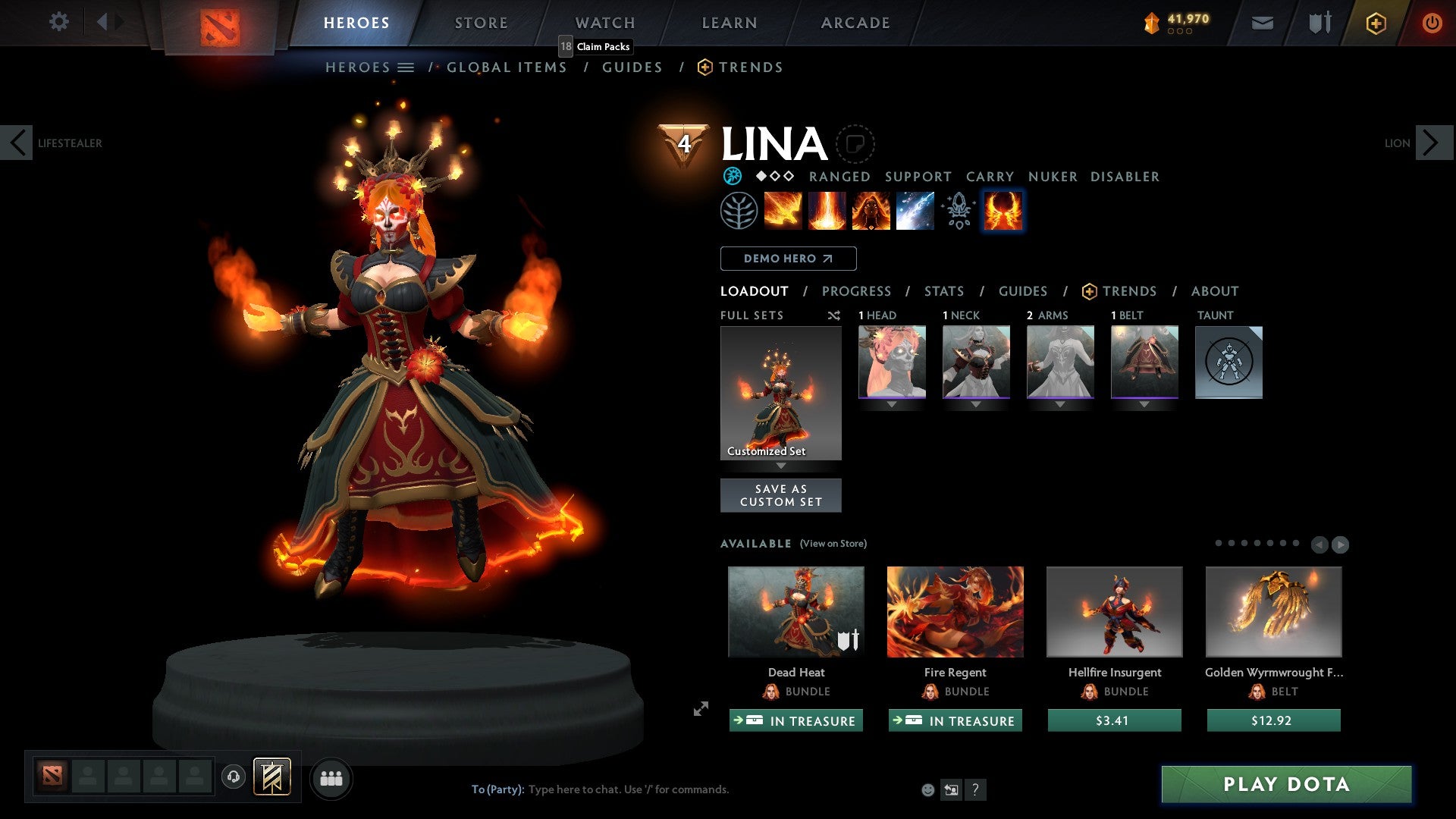Select the Fire Regent bundle thumbnail
1456x819 pixels.
955,611
